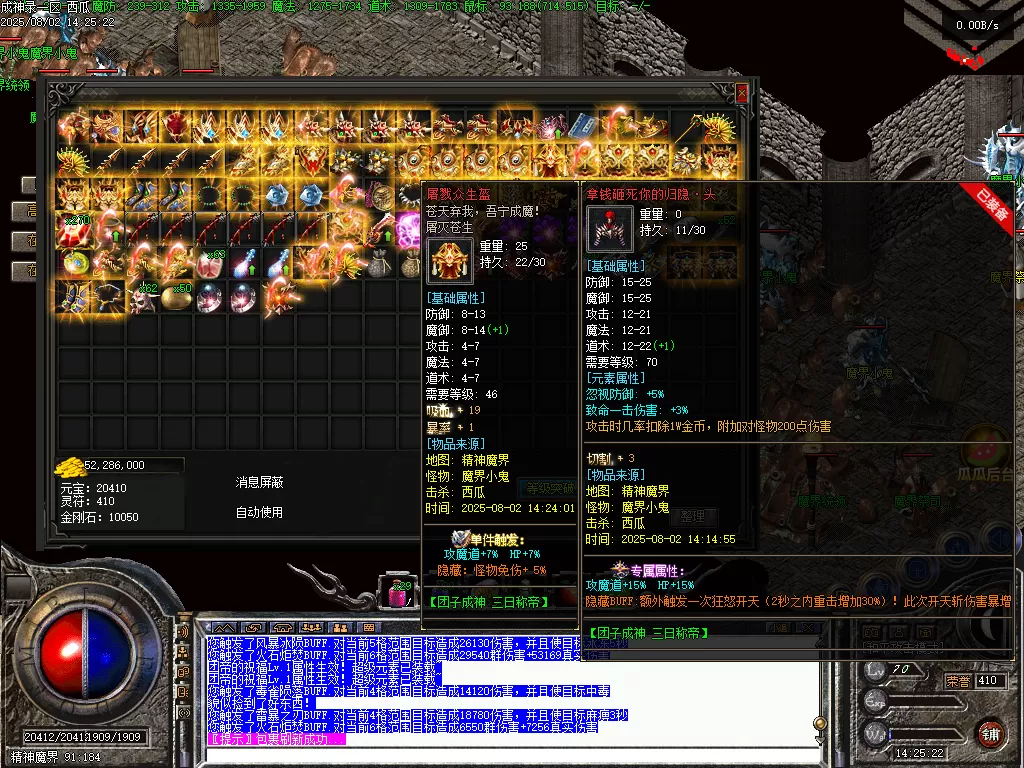Toggle the 消息屏蔽 message block option
Screen dimensions: 1024x768
259,482
